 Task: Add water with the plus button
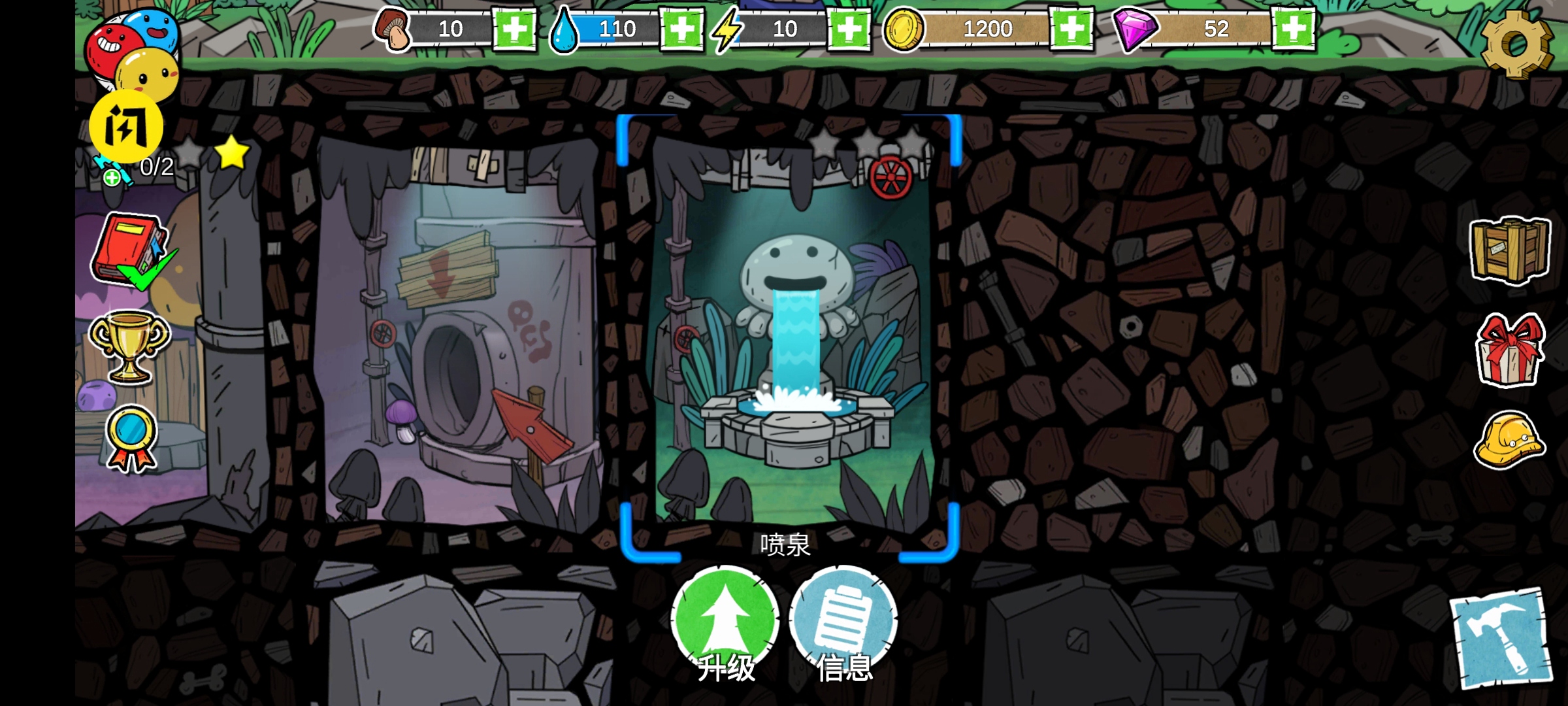point(681,29)
